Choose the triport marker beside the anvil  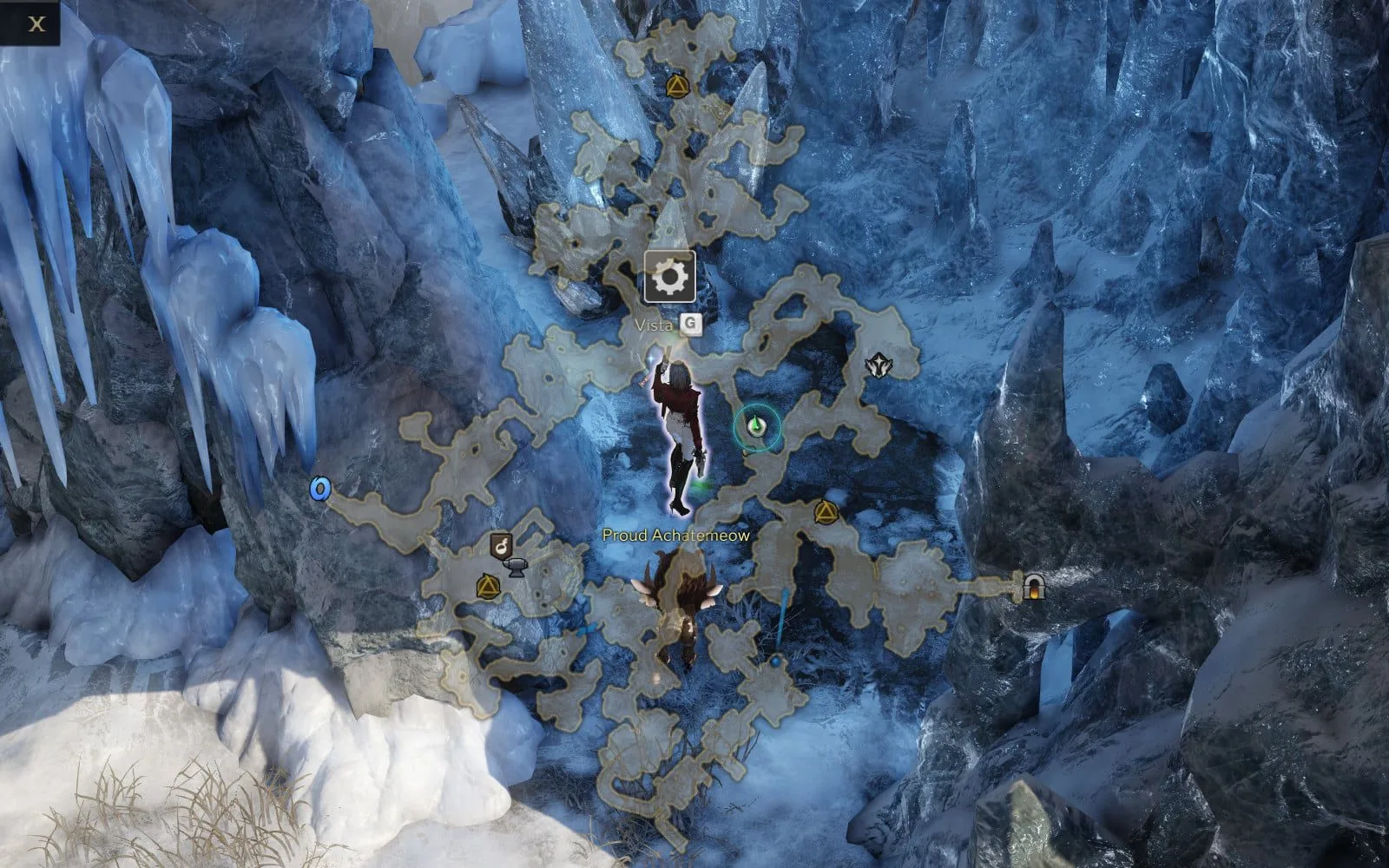pos(487,588)
